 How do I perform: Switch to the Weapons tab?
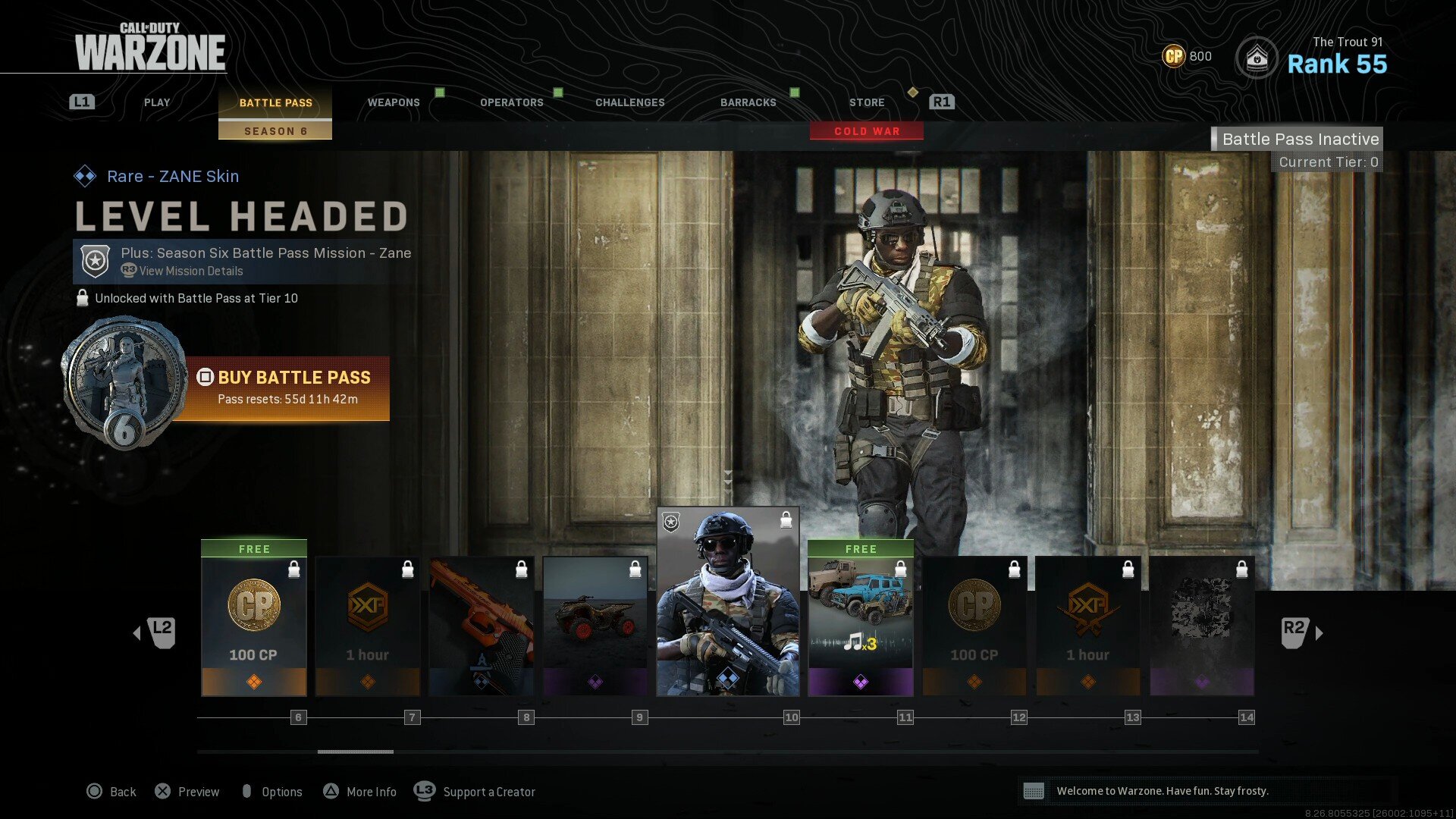pos(394,102)
